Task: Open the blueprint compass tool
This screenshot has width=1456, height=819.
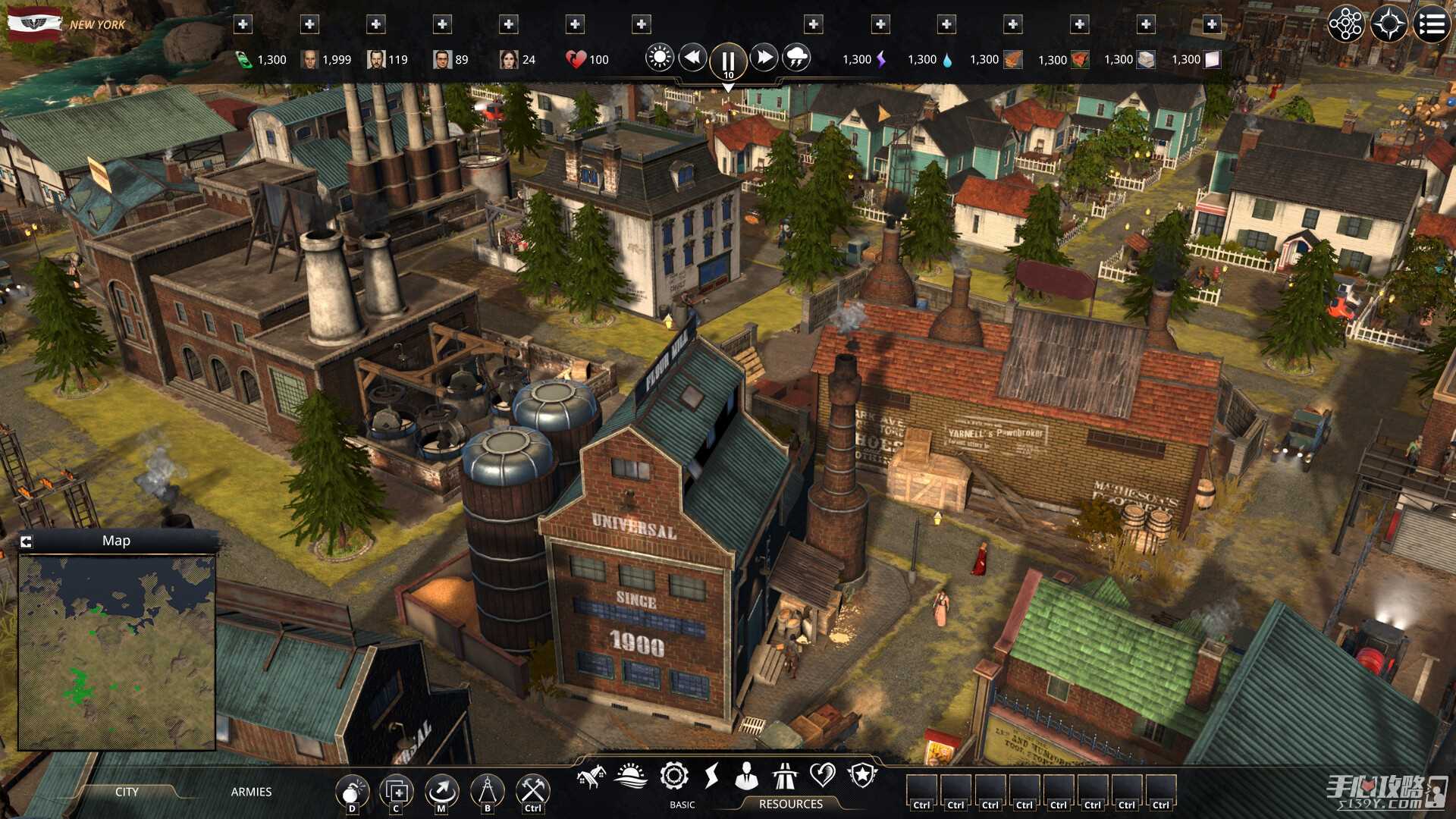Action: 487,792
